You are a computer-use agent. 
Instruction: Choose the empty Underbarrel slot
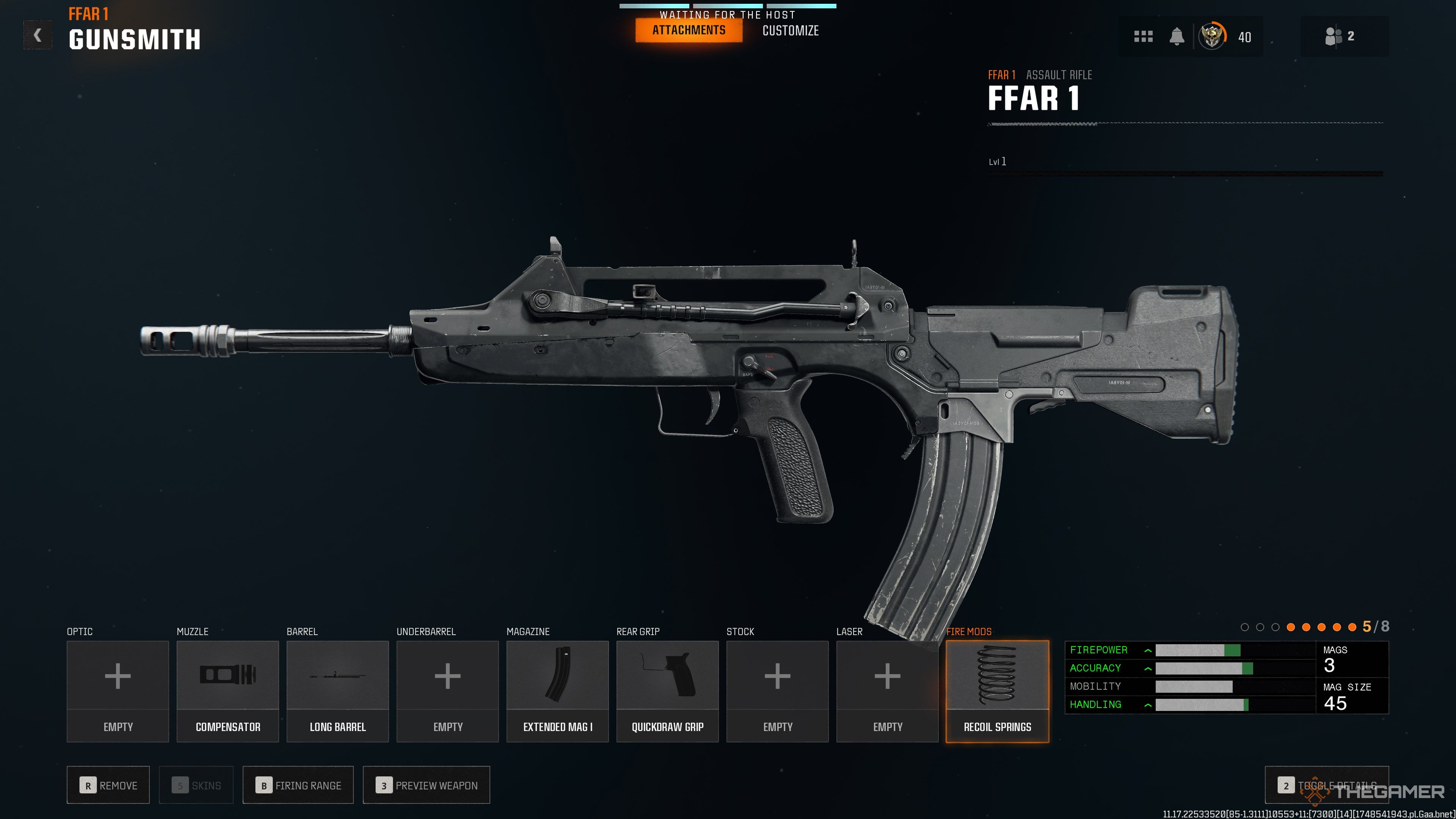click(448, 691)
